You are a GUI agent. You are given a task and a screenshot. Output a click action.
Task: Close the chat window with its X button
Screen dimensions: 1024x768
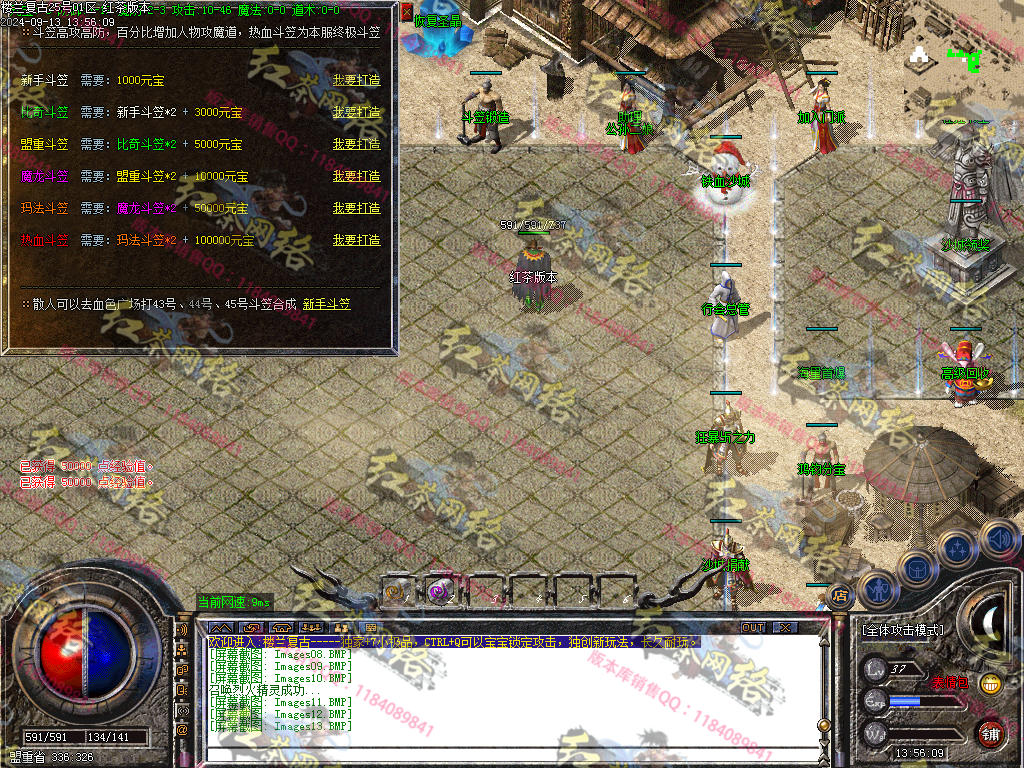pos(786,628)
